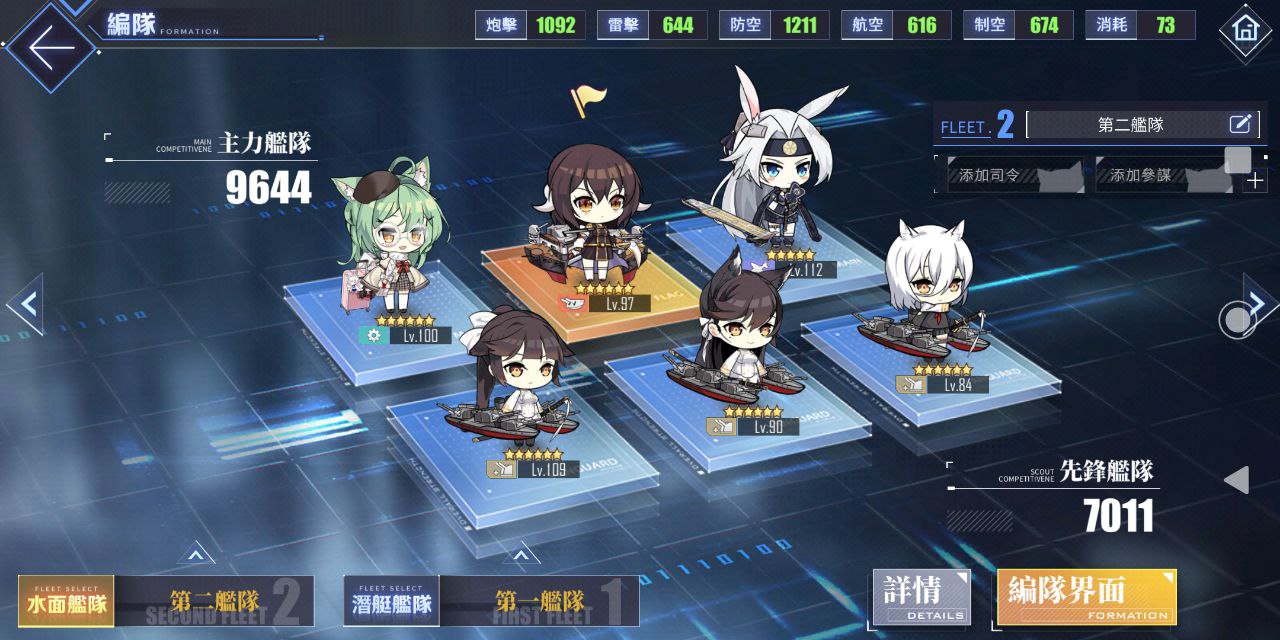
Task: Open the 編隊界面 formation view
Action: [x=1086, y=597]
